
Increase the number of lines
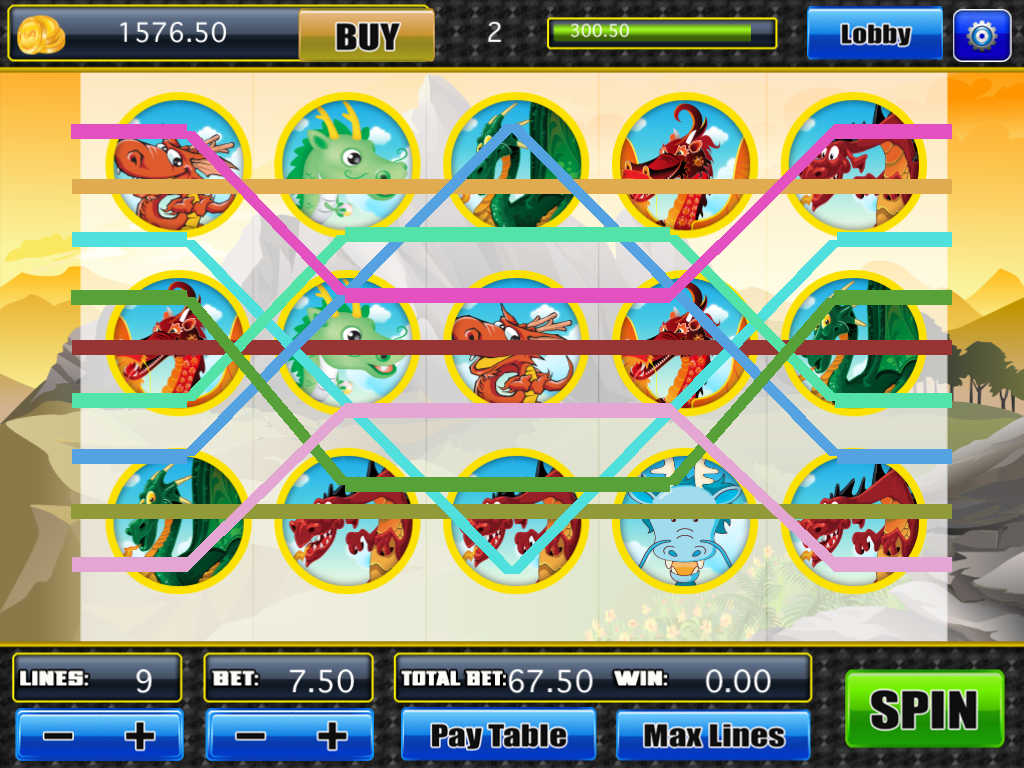tap(140, 736)
